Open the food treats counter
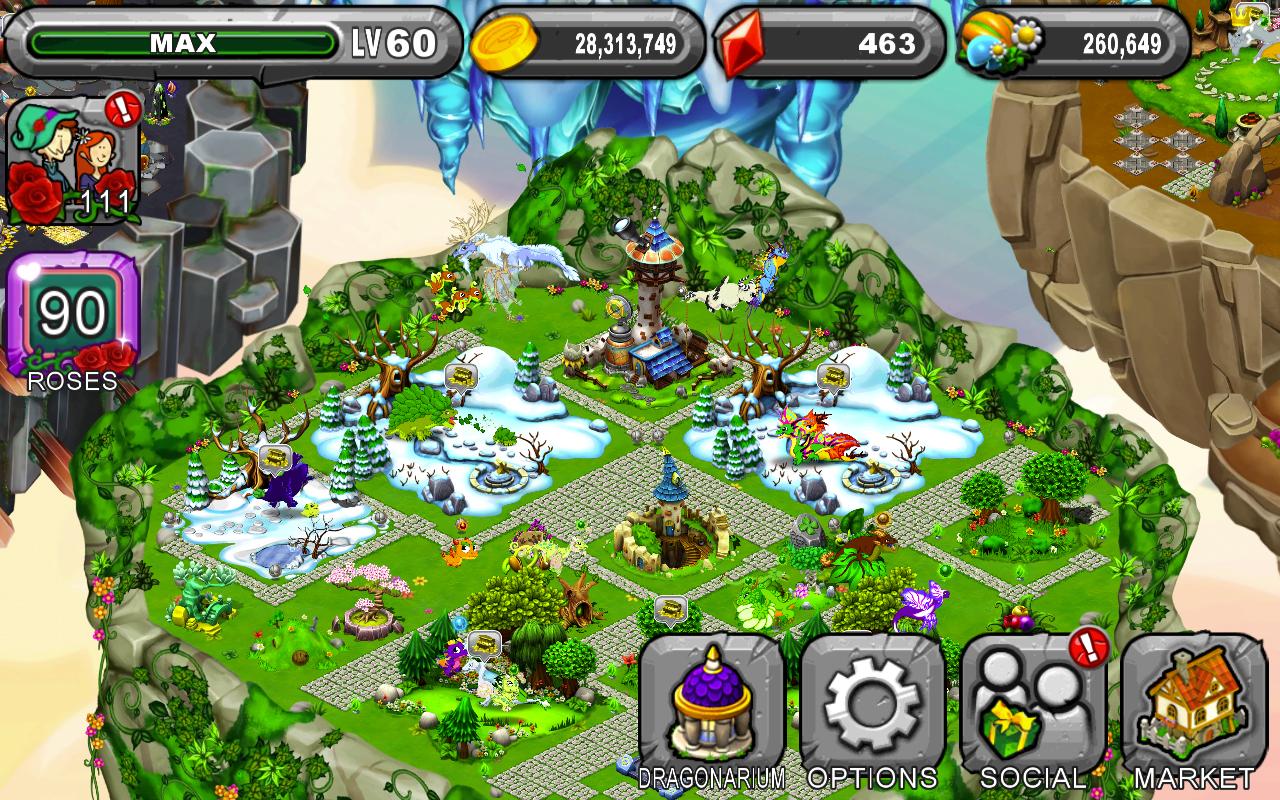This screenshot has height=800, width=1280. 1074,43
